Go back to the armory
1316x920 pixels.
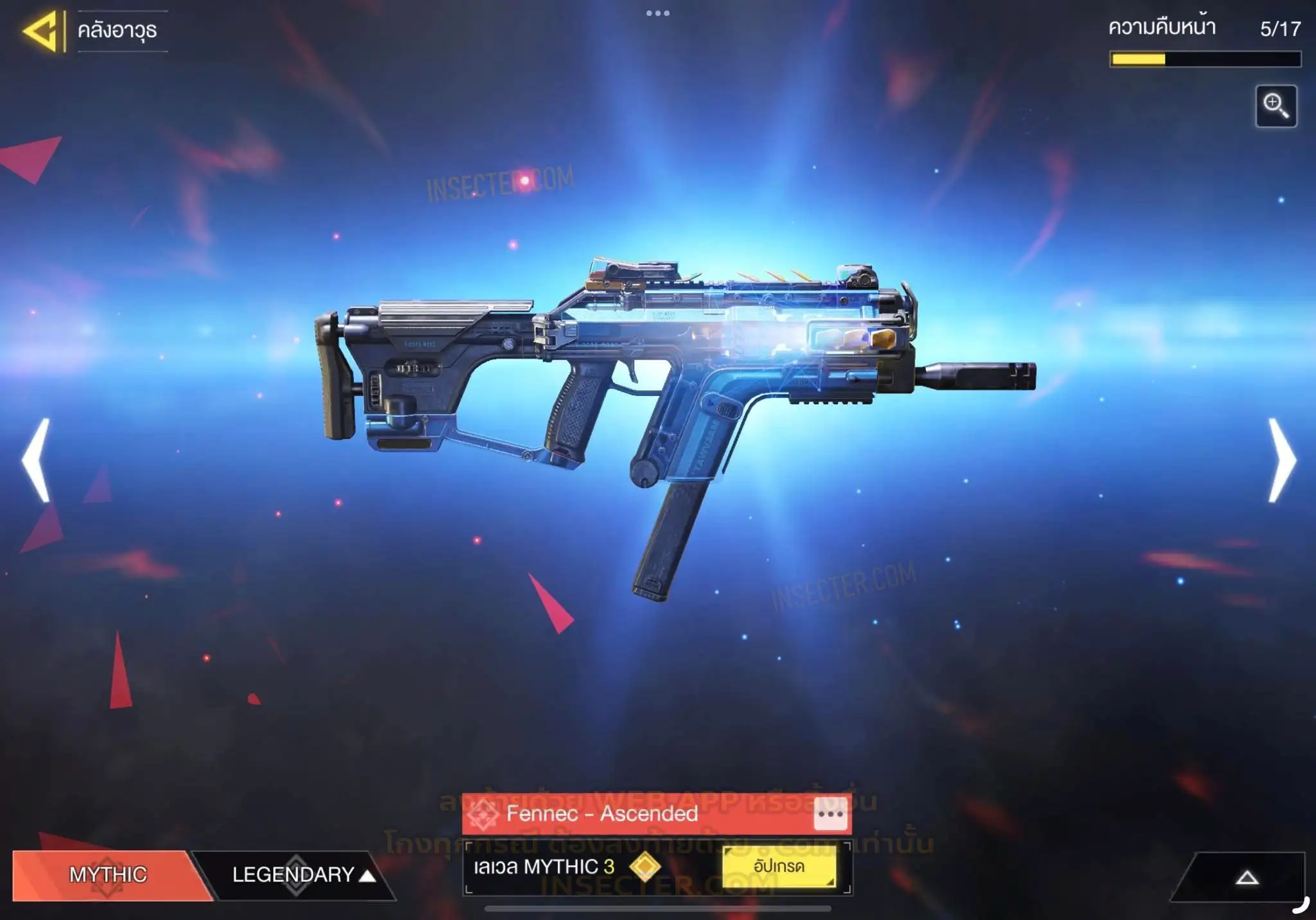click(42, 30)
